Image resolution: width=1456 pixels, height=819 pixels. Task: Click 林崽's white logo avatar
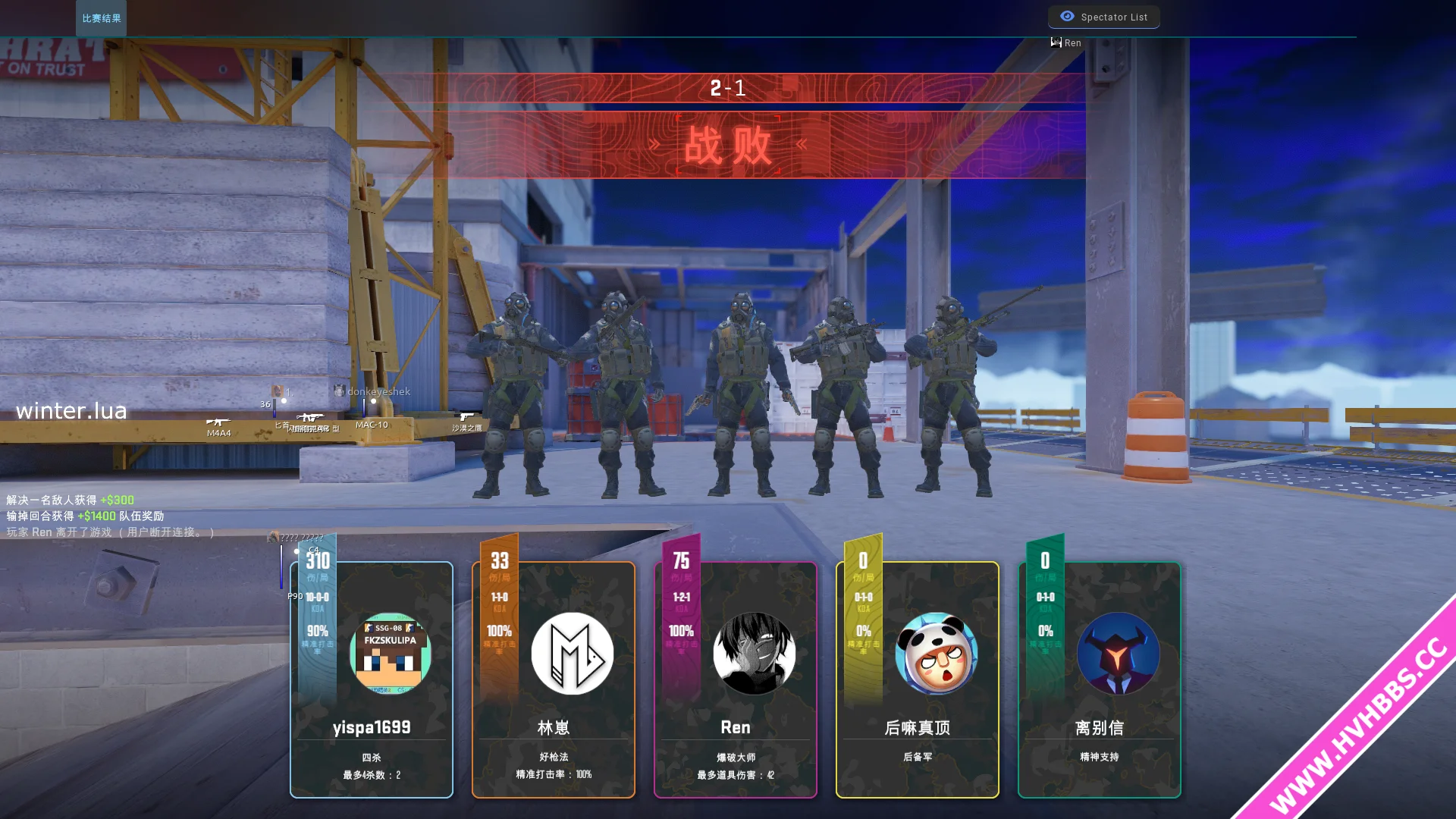pyautogui.click(x=573, y=654)
